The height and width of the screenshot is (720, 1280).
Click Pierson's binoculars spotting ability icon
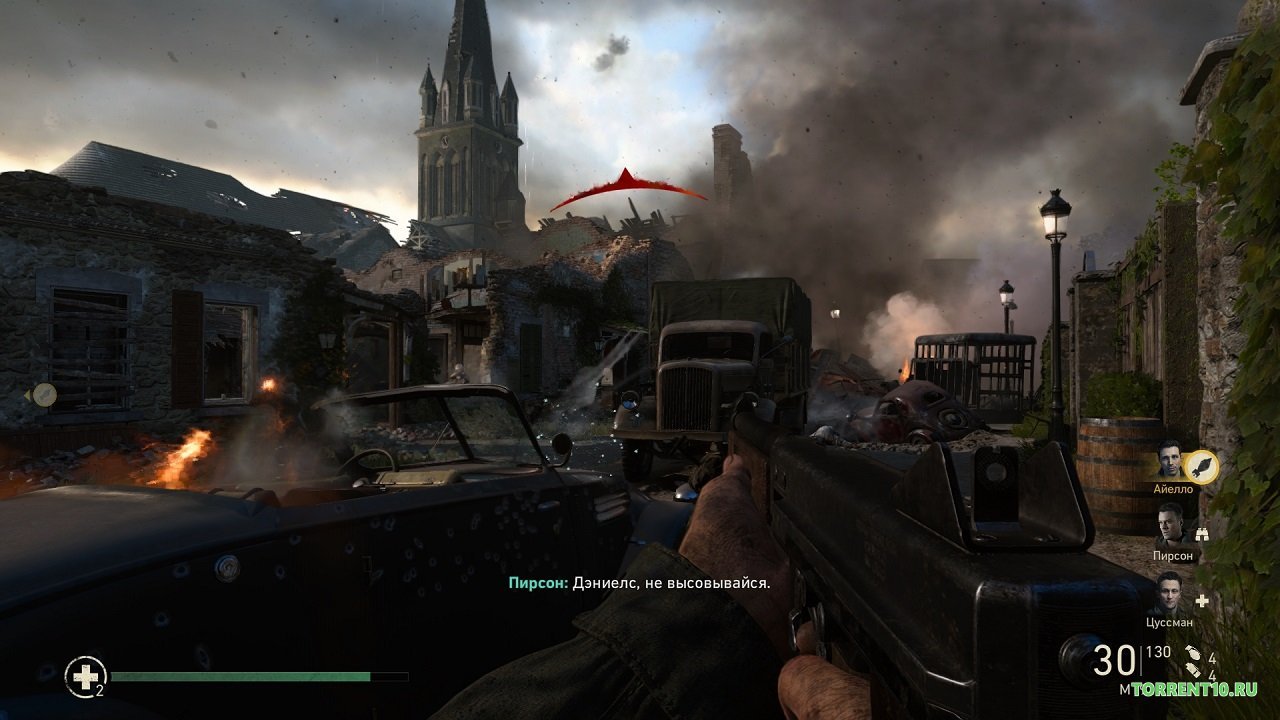1202,534
